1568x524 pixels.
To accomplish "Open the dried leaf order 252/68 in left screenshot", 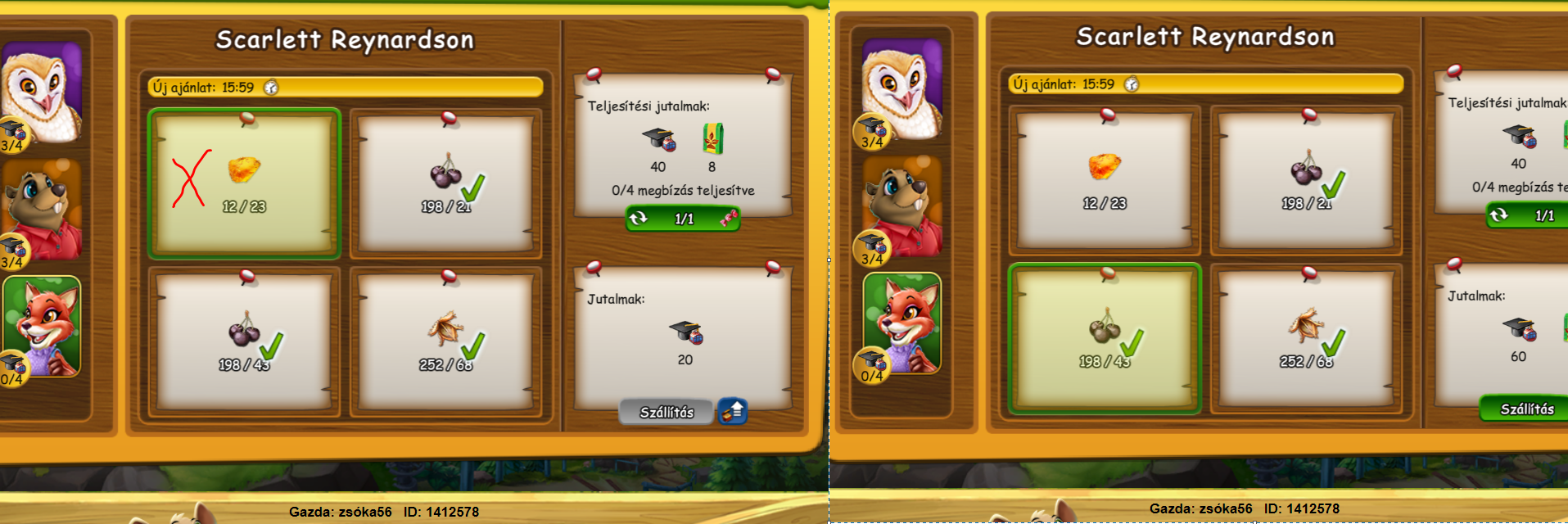I will 446,341.
